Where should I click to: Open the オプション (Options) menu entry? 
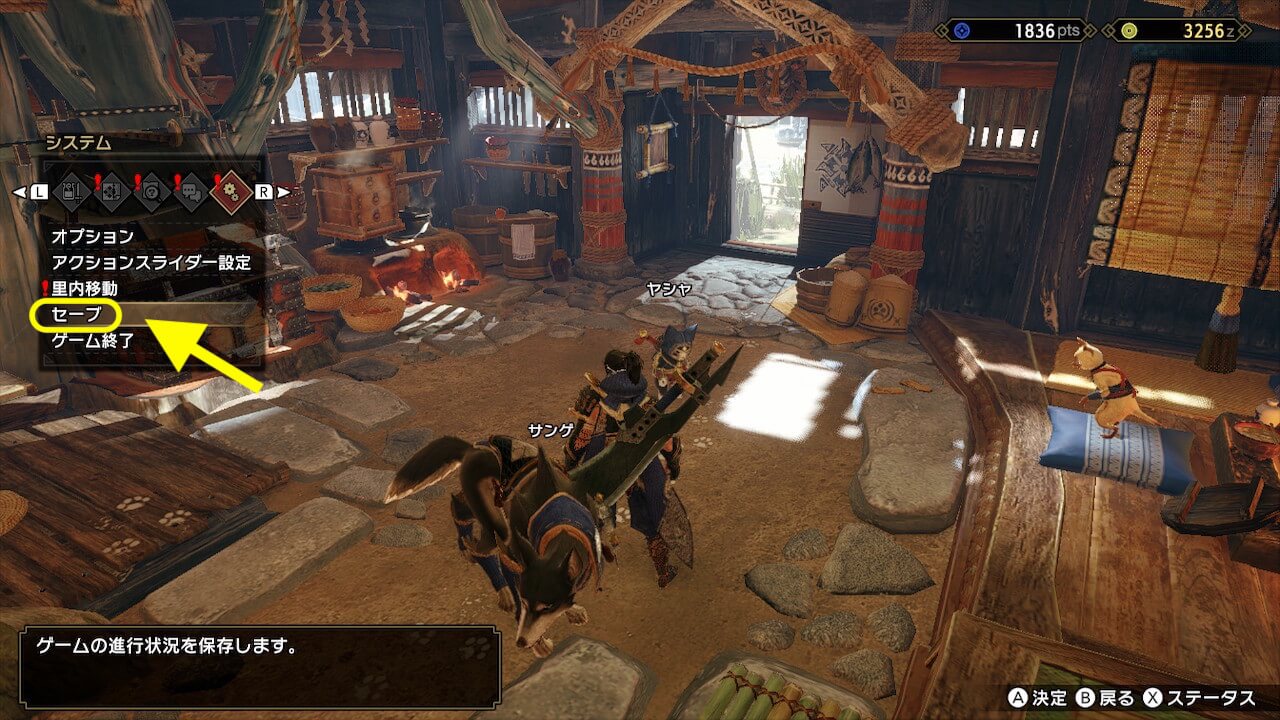tap(92, 237)
